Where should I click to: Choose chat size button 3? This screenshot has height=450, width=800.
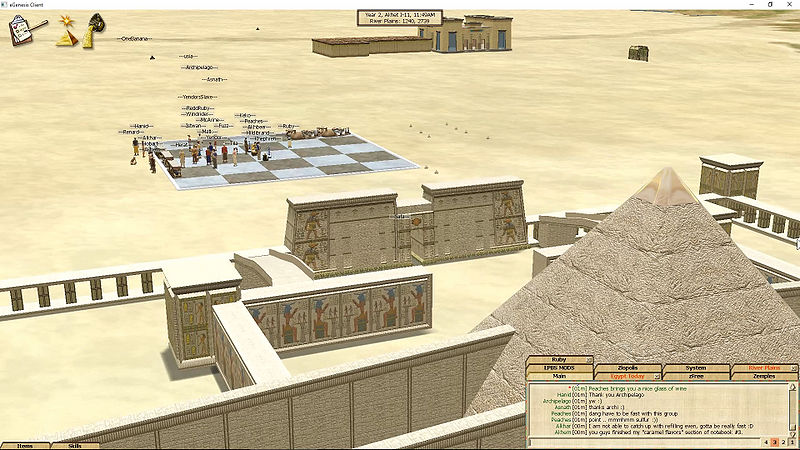[x=775, y=441]
